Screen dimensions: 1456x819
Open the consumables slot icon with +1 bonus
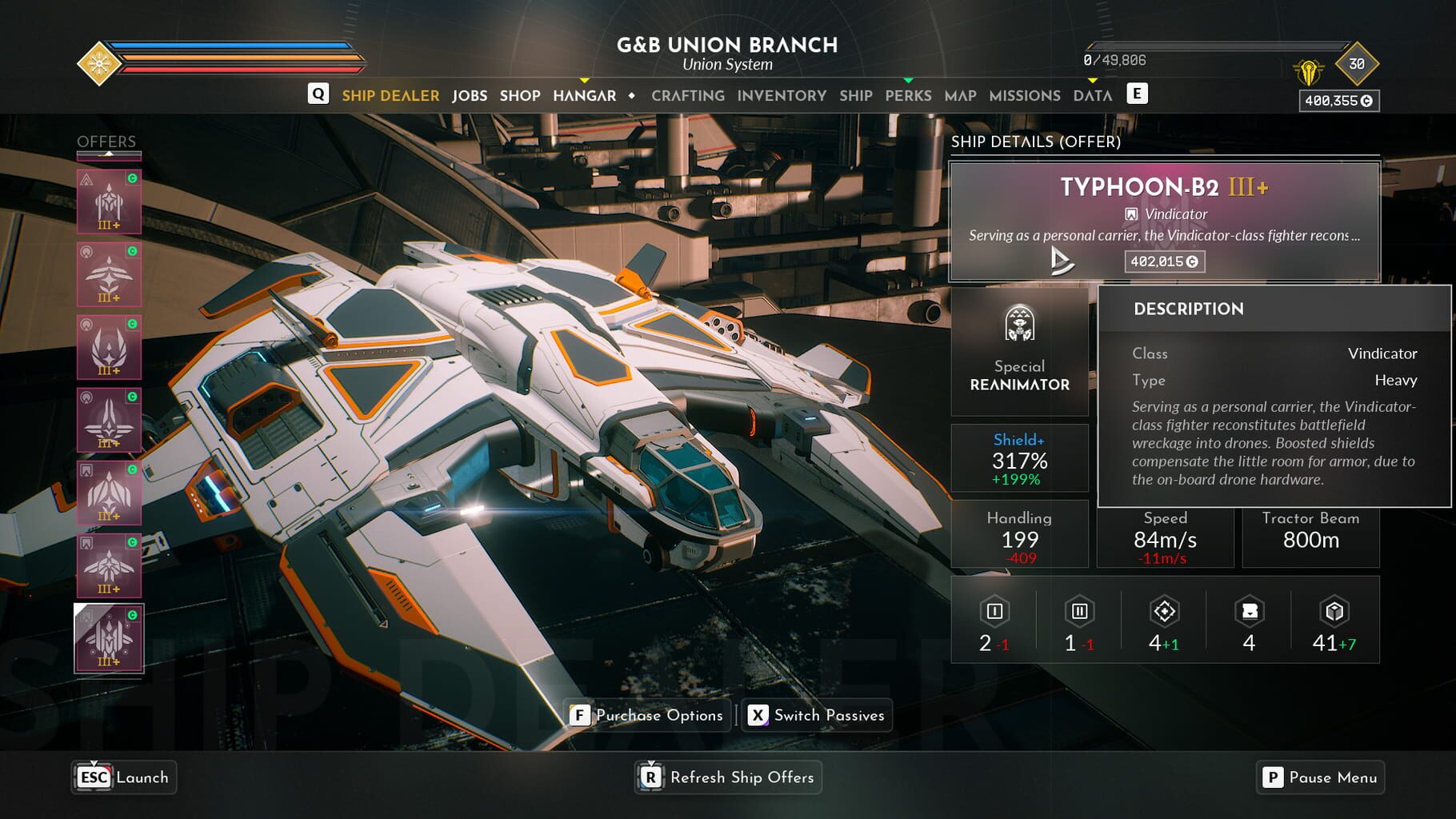tap(1166, 613)
